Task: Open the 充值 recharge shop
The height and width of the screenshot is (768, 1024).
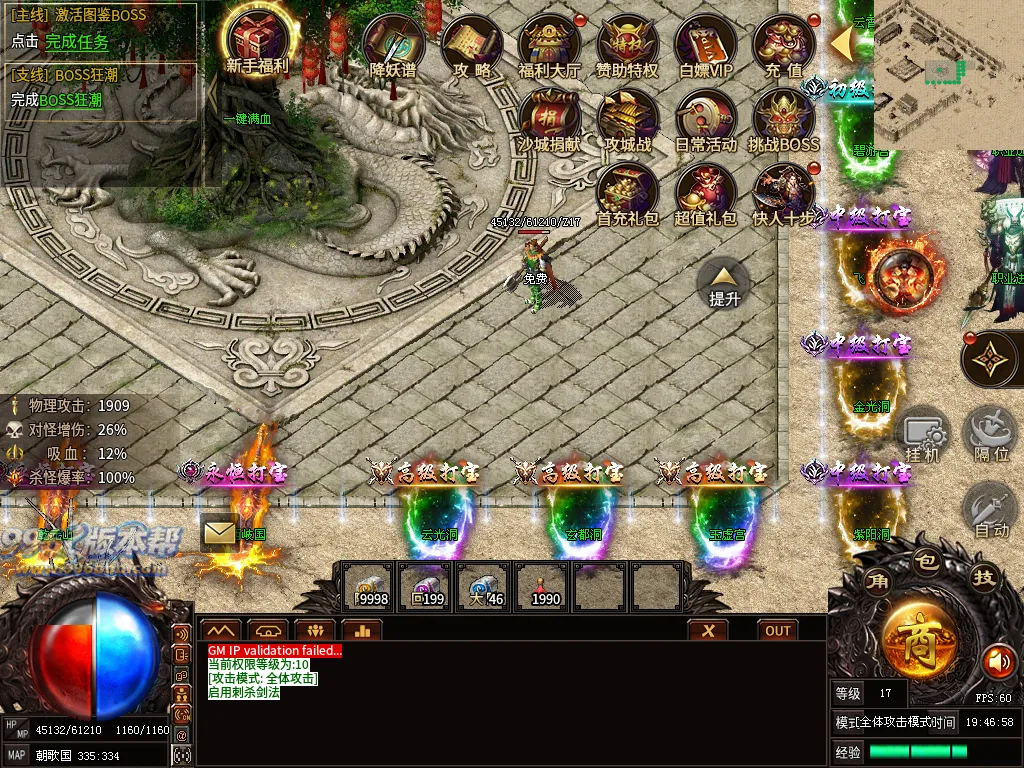Action: point(783,44)
